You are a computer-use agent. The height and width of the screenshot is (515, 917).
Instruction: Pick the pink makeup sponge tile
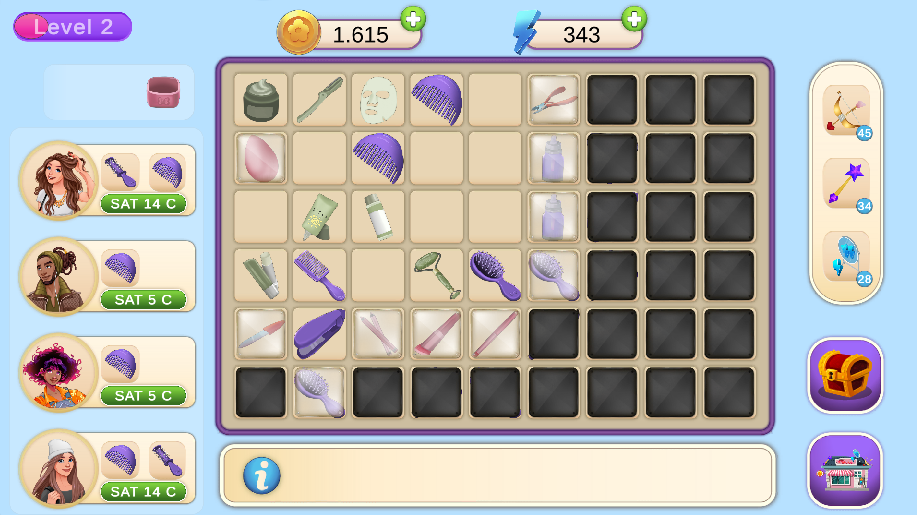point(261,158)
